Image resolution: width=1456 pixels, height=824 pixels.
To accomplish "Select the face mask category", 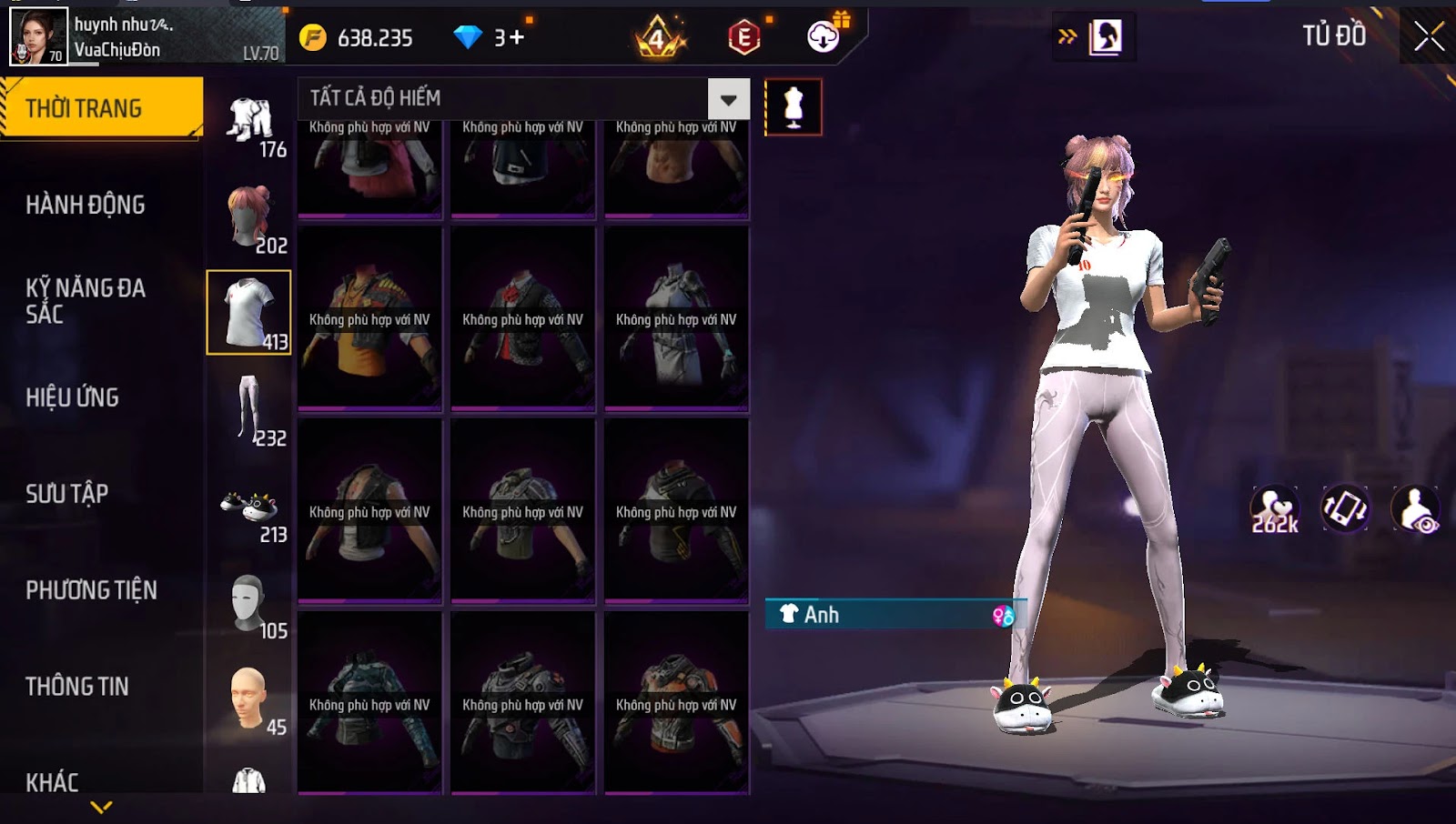I will [249, 604].
